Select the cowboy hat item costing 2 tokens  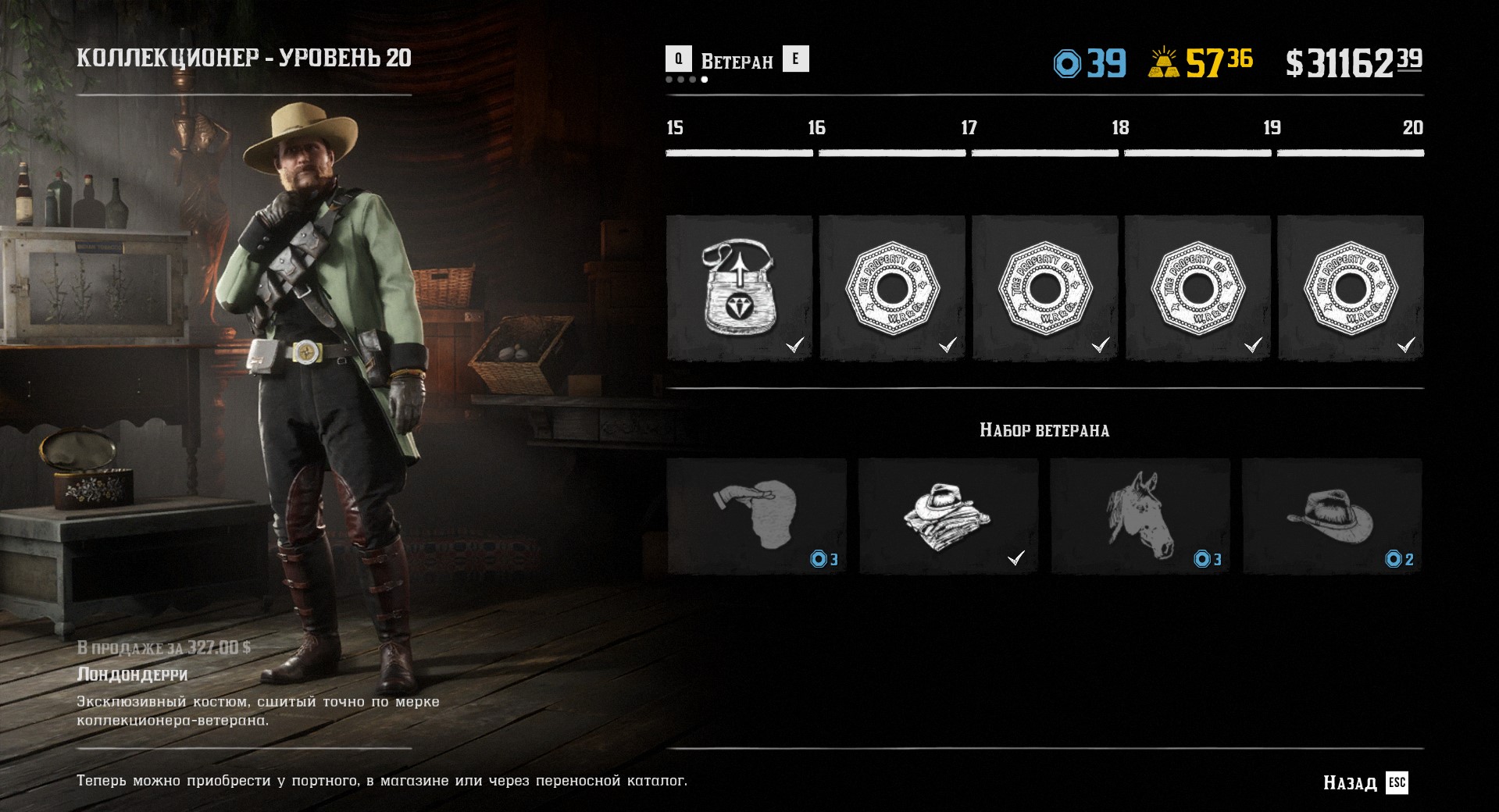coord(1331,516)
